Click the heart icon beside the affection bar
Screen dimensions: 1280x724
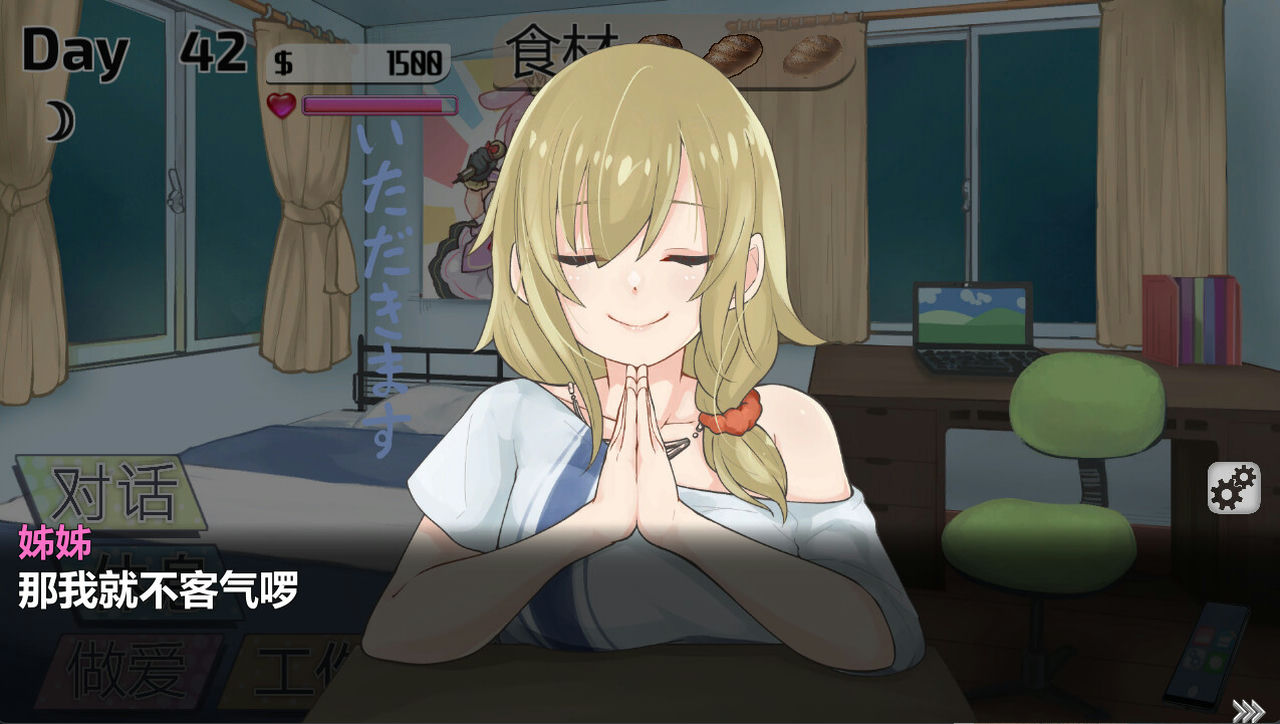pyautogui.click(x=279, y=103)
